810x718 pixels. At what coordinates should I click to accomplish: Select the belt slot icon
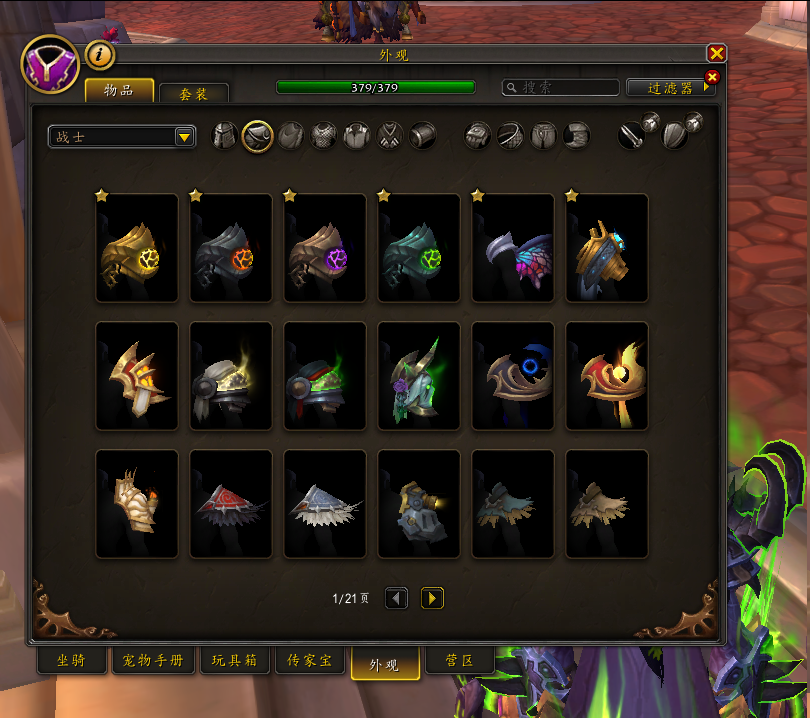[x=511, y=136]
